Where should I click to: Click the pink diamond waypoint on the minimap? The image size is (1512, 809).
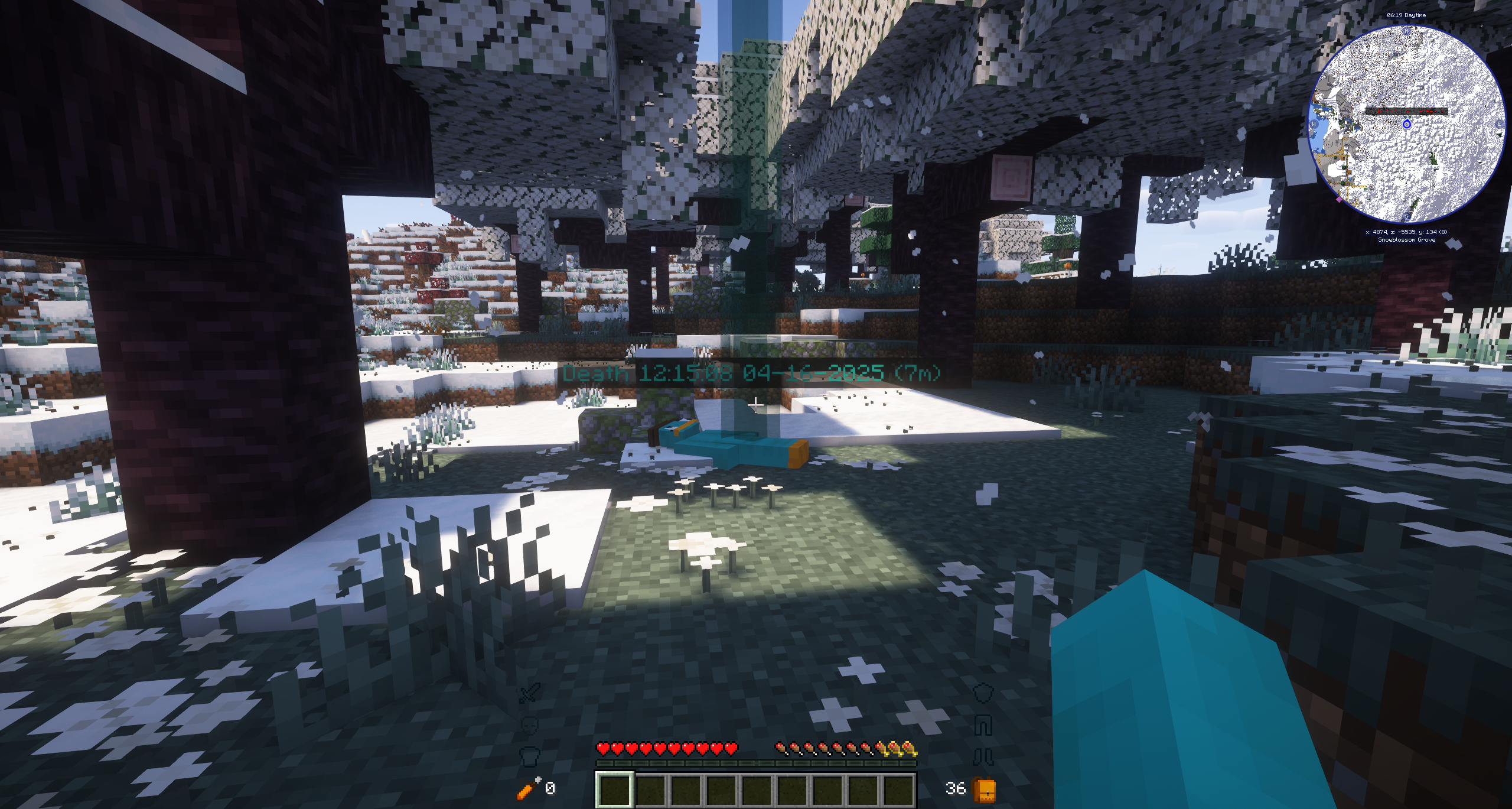click(x=1339, y=199)
